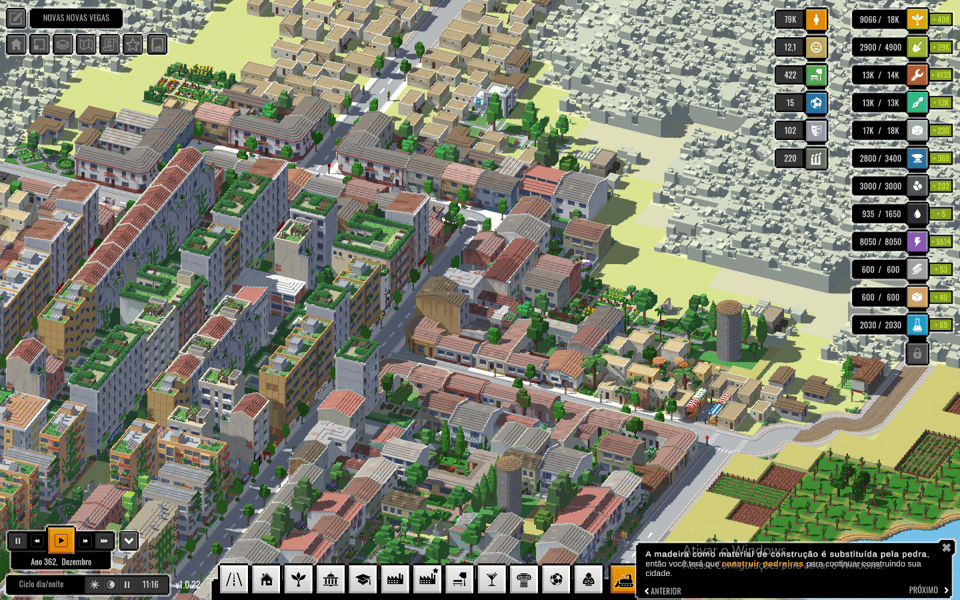This screenshot has height=600, width=960.
Task: Close the tutorial hint box
Action: 946,547
